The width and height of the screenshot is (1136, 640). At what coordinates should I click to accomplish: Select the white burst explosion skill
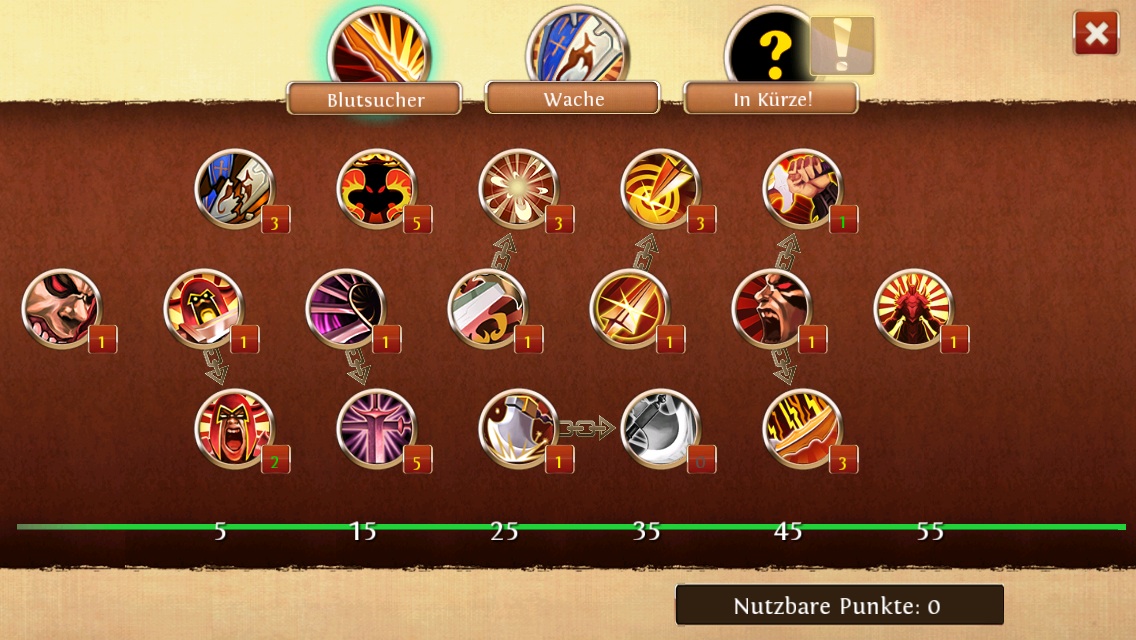pos(519,189)
